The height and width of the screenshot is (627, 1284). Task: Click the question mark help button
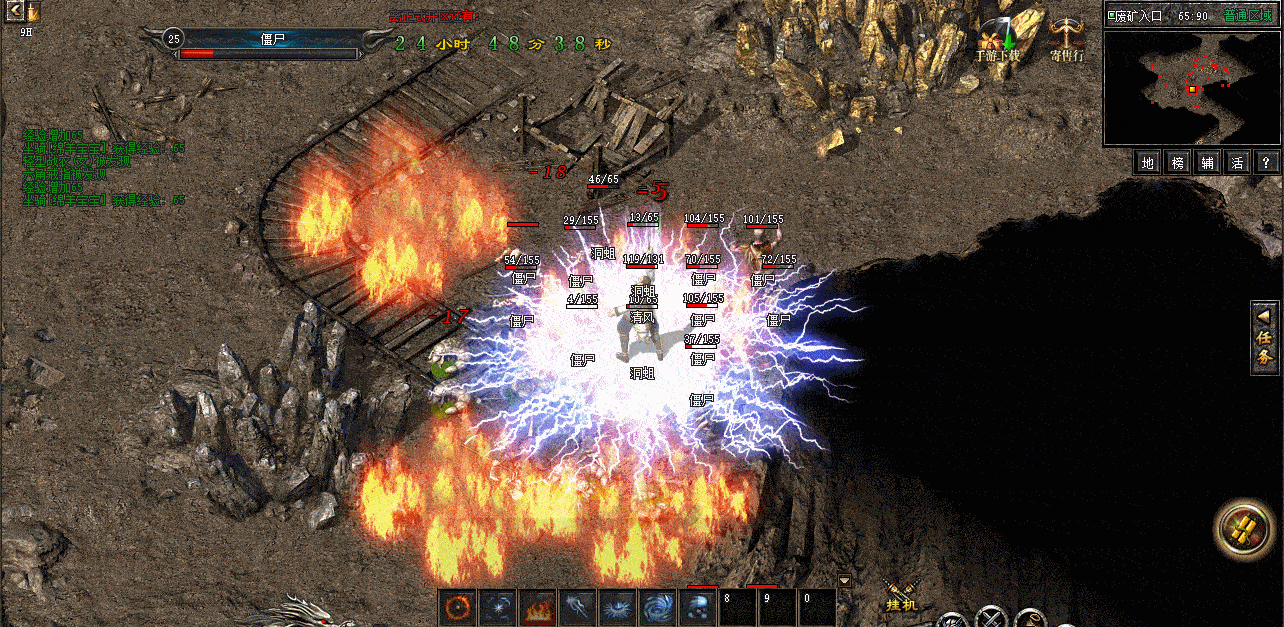[x=1266, y=162]
